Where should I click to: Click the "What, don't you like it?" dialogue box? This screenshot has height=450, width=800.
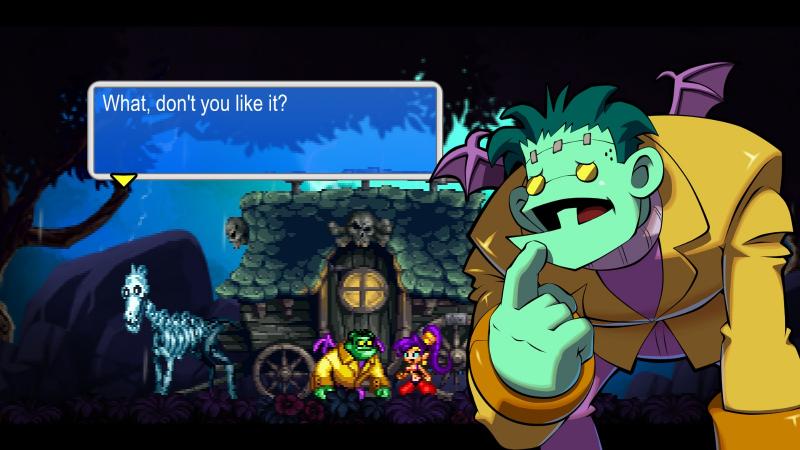(265, 128)
